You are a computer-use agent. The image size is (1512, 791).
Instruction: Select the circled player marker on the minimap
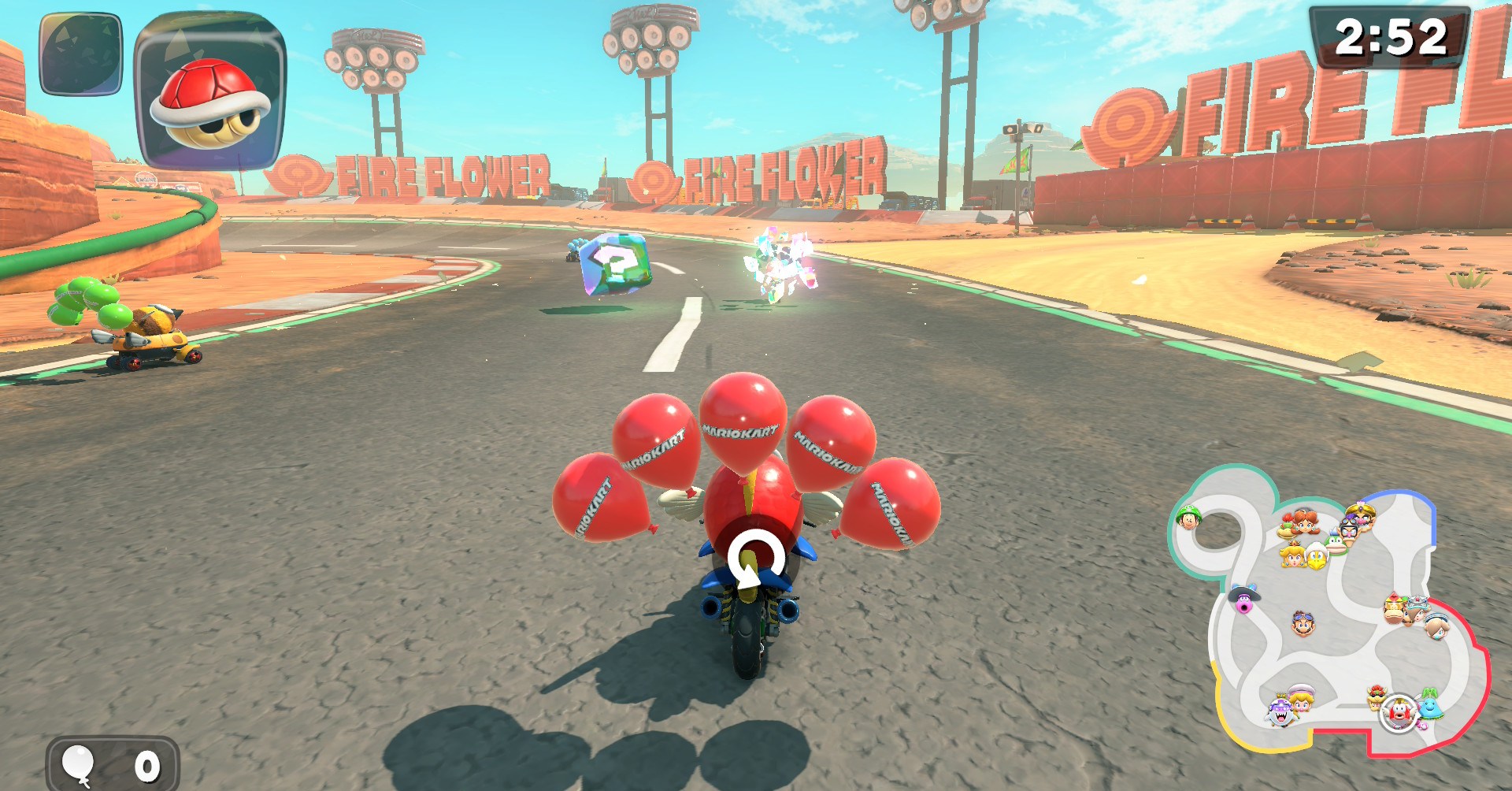[x=1399, y=713]
